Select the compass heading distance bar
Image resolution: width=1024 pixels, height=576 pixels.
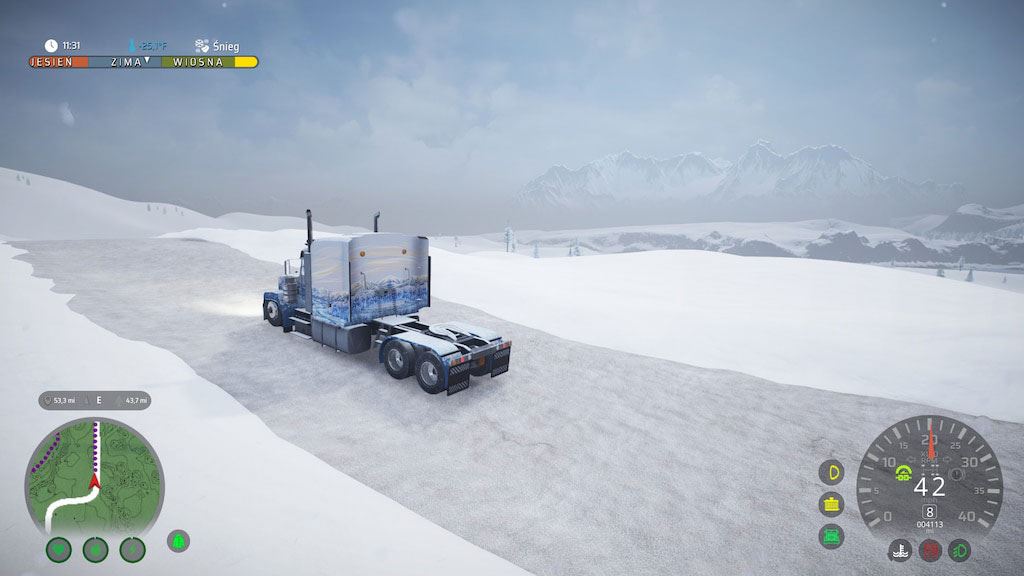click(x=95, y=400)
